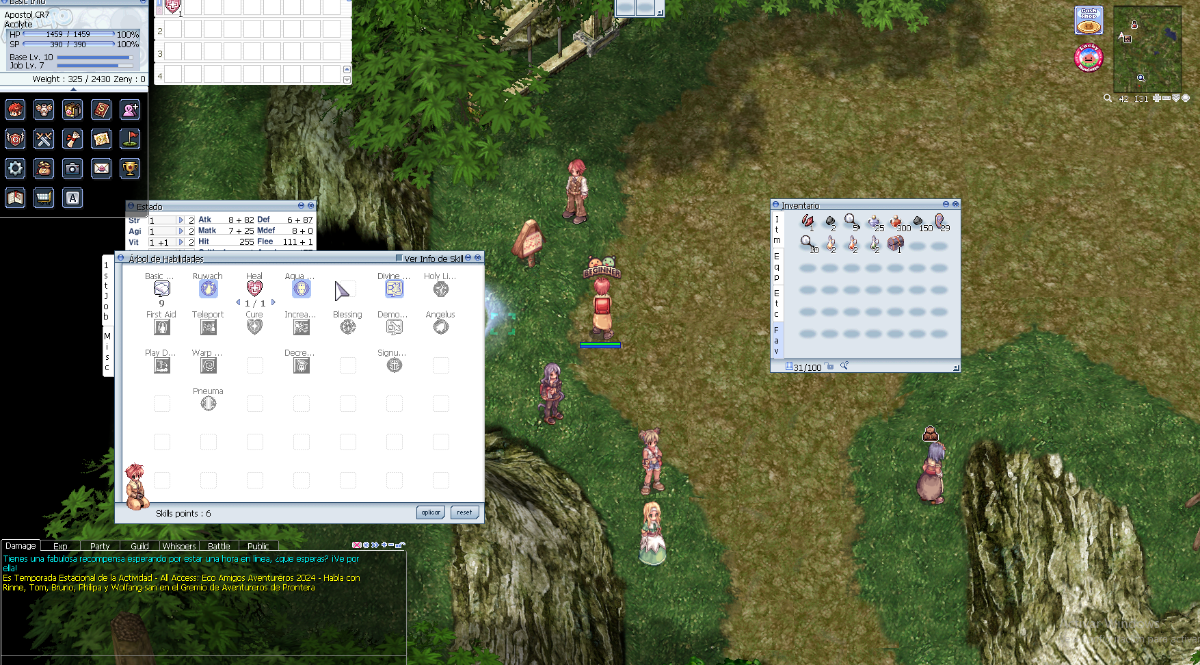1200x665 pixels.
Task: Close the Inventario window
Action: pyautogui.click(x=955, y=204)
